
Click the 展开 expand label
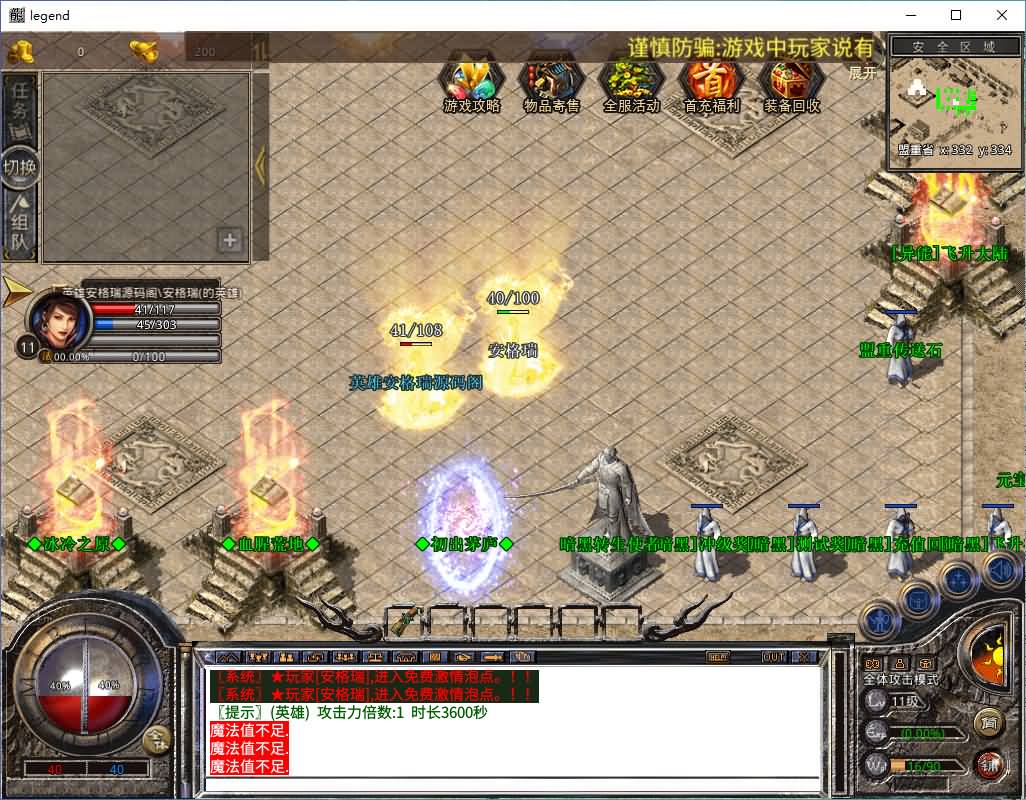[x=862, y=73]
